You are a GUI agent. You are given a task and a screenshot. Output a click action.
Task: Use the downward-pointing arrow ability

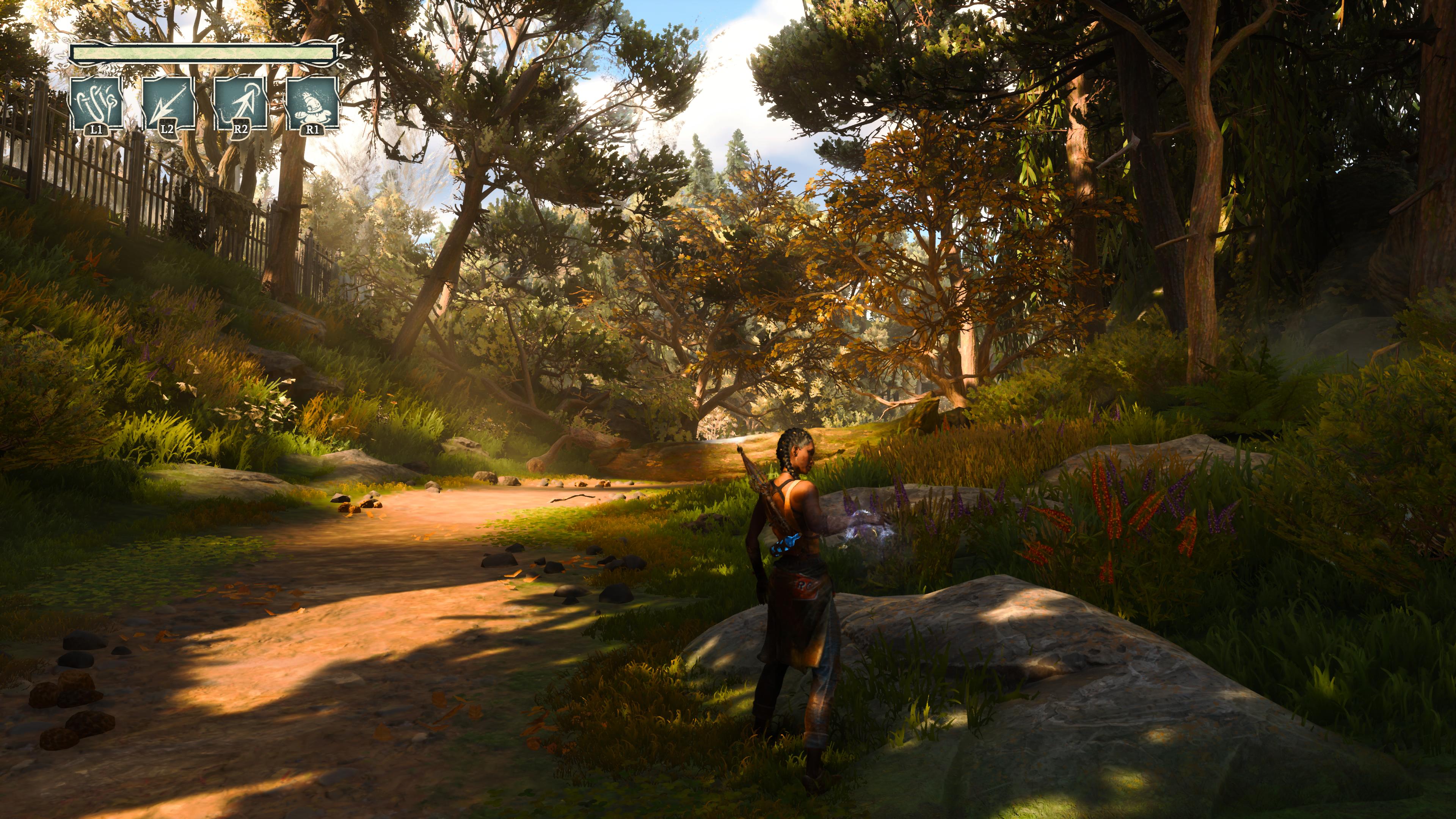[168, 104]
